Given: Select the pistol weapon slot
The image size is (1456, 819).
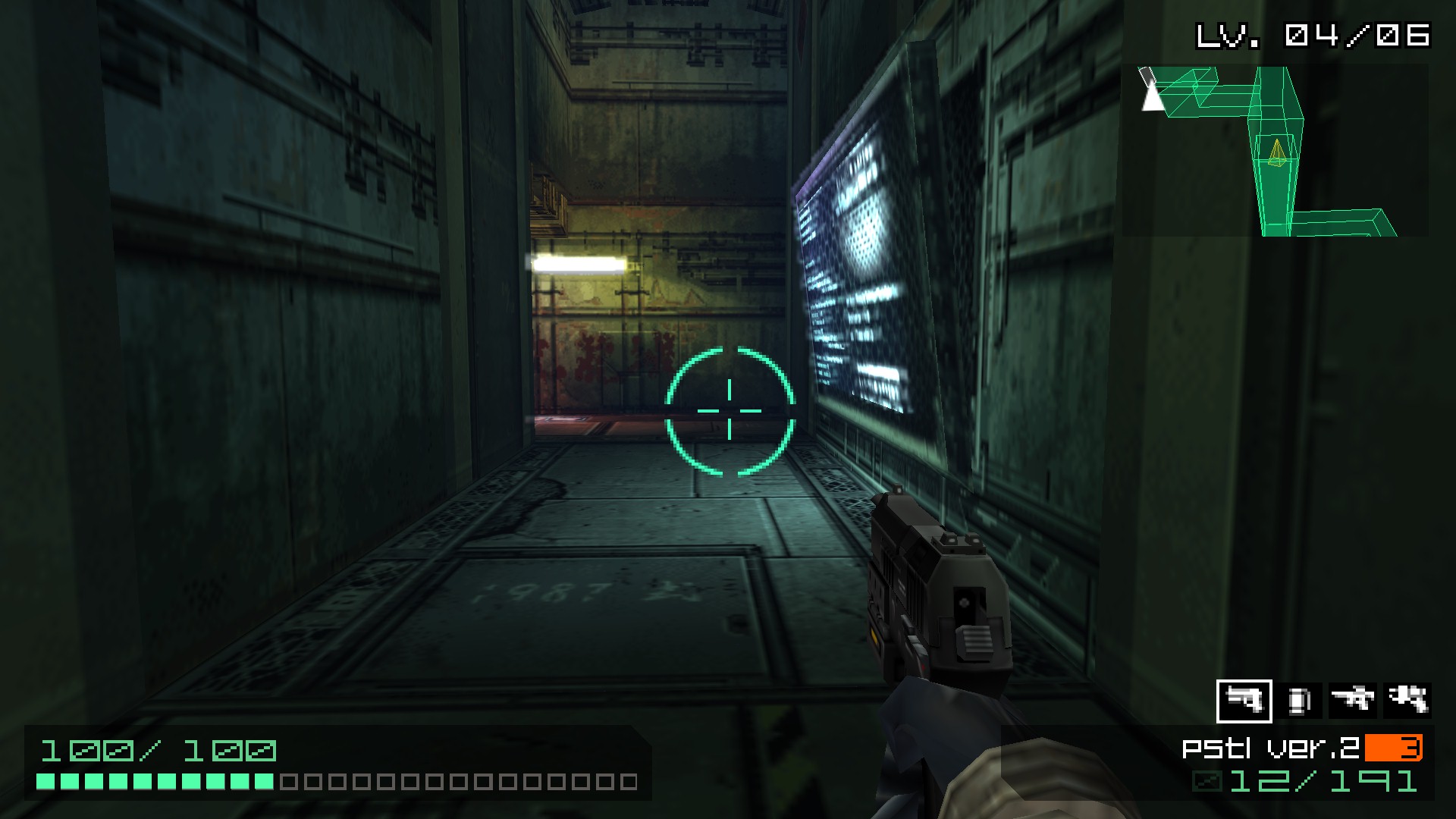Looking at the screenshot, I should coord(1244,701).
